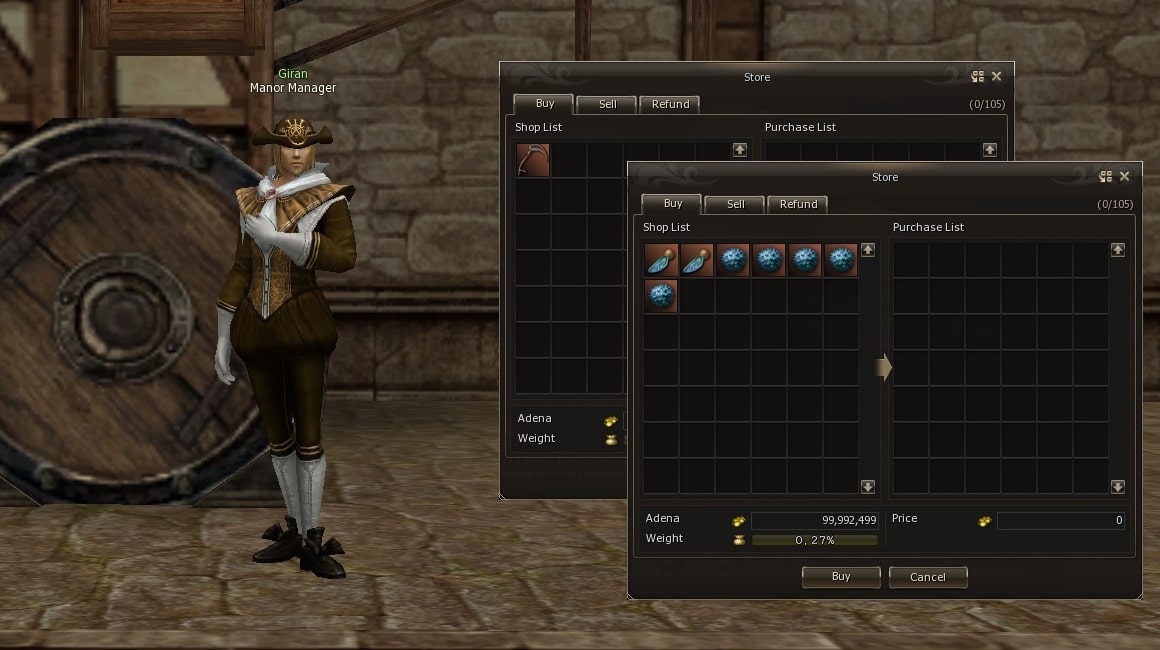Image resolution: width=1160 pixels, height=650 pixels.
Task: Click the layout icon beside the rear window's close button
Action: (x=977, y=77)
